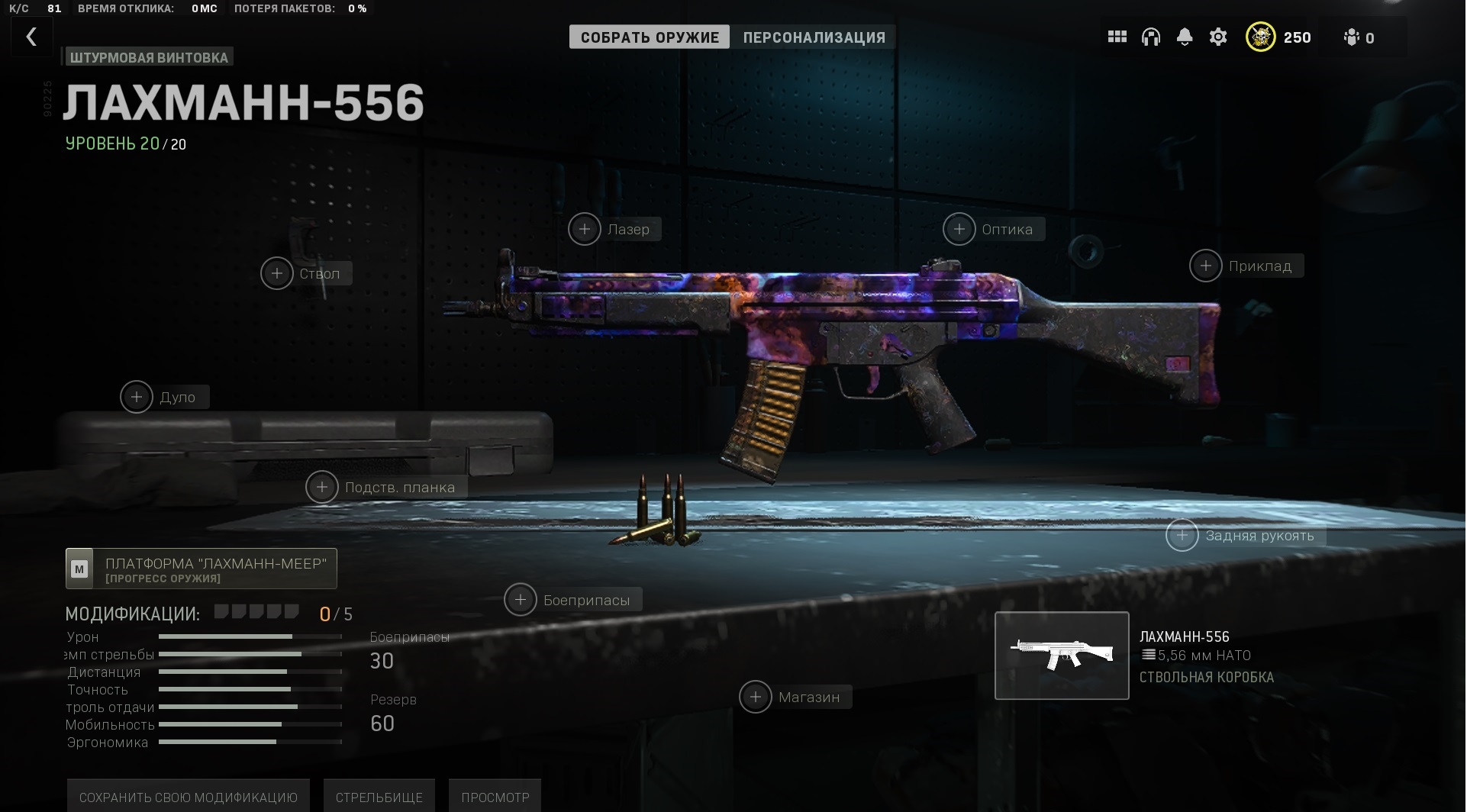Add a Лазер attachment

point(585,230)
